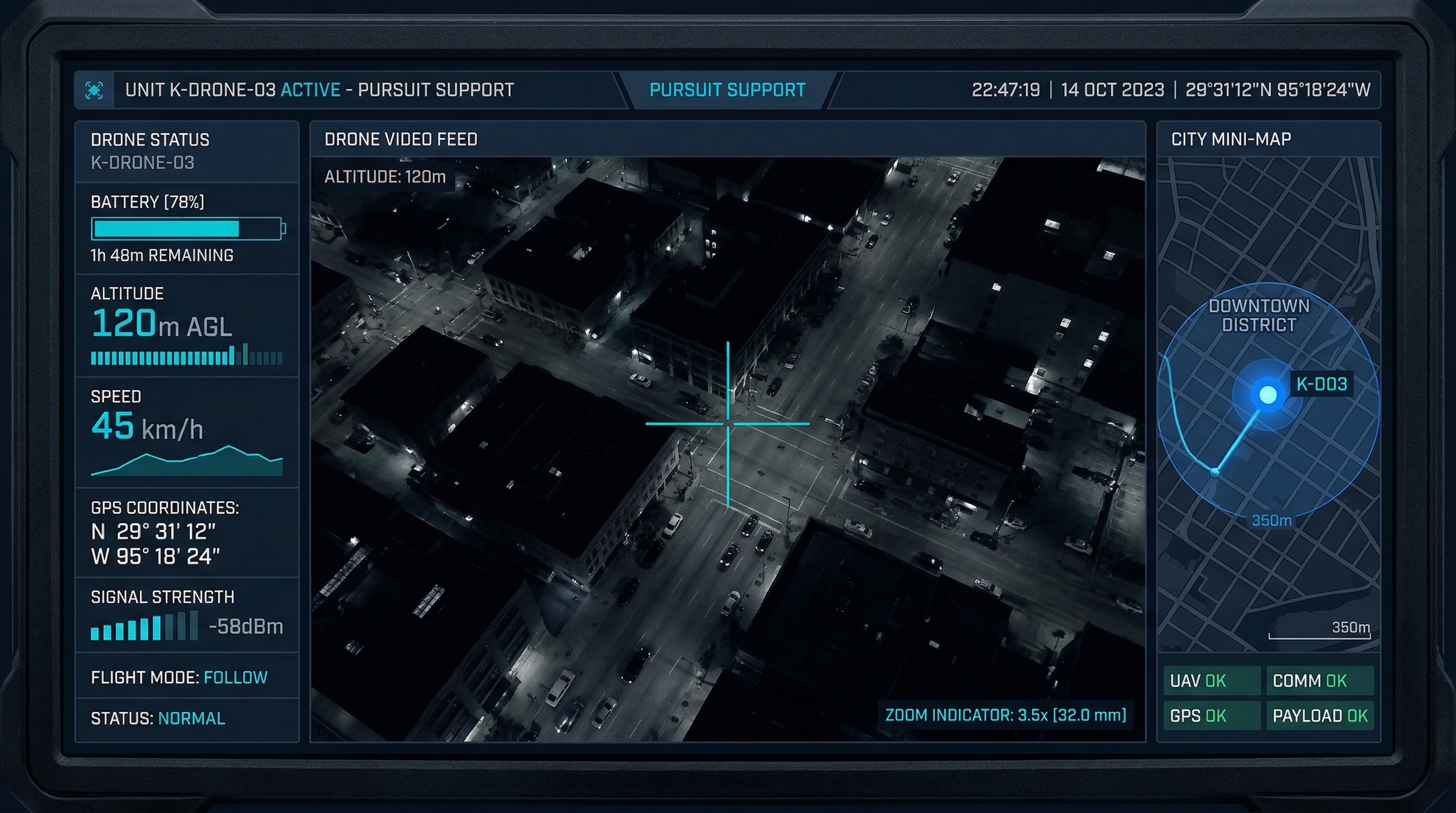Click the drone unit icon in the header
Screen dimensions: 1456x813
click(94, 89)
